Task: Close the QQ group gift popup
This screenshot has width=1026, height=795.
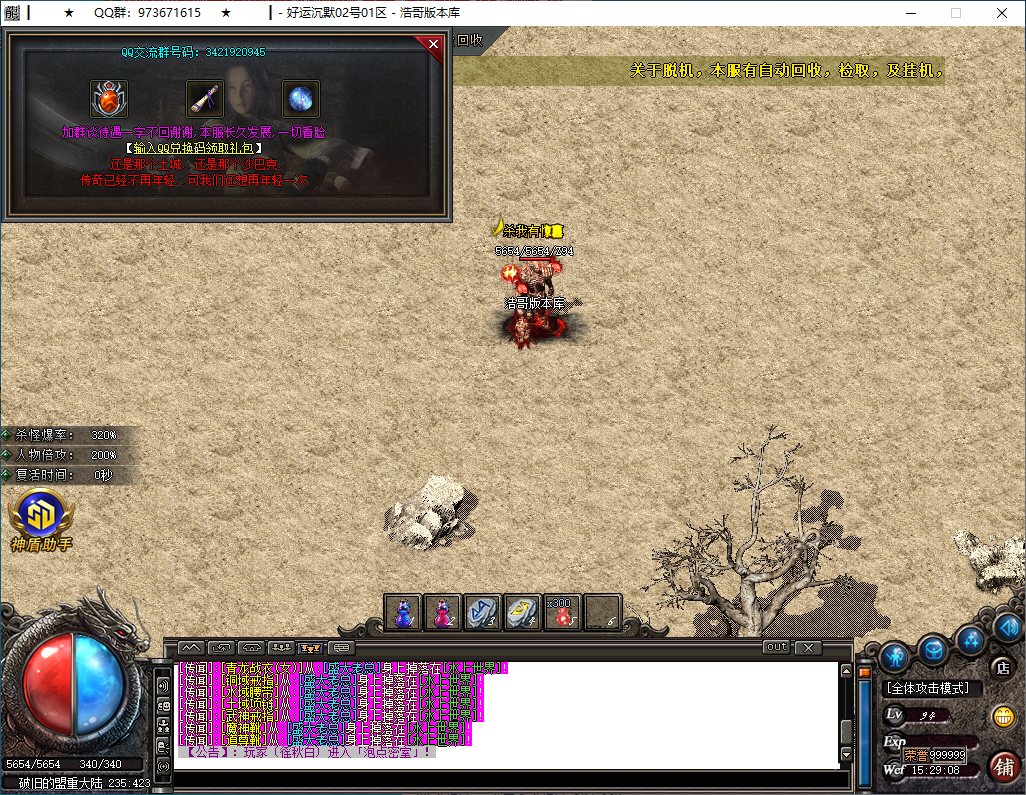Action: [x=433, y=44]
